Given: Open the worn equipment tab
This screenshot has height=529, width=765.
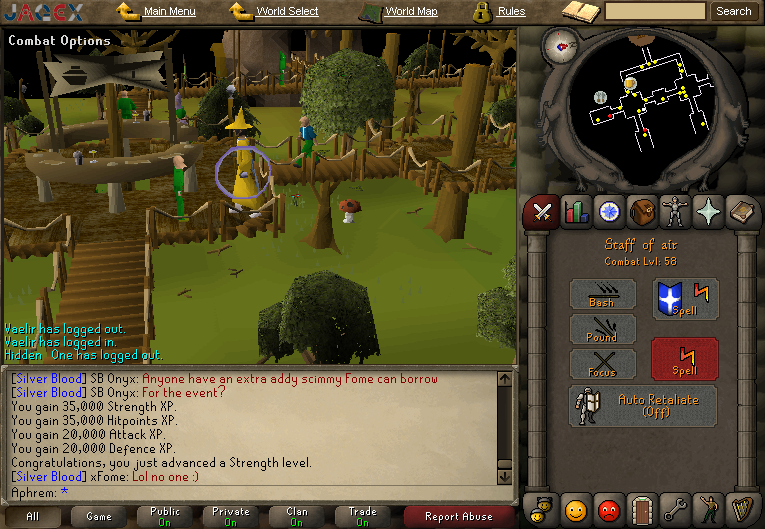Looking at the screenshot, I should (677, 211).
